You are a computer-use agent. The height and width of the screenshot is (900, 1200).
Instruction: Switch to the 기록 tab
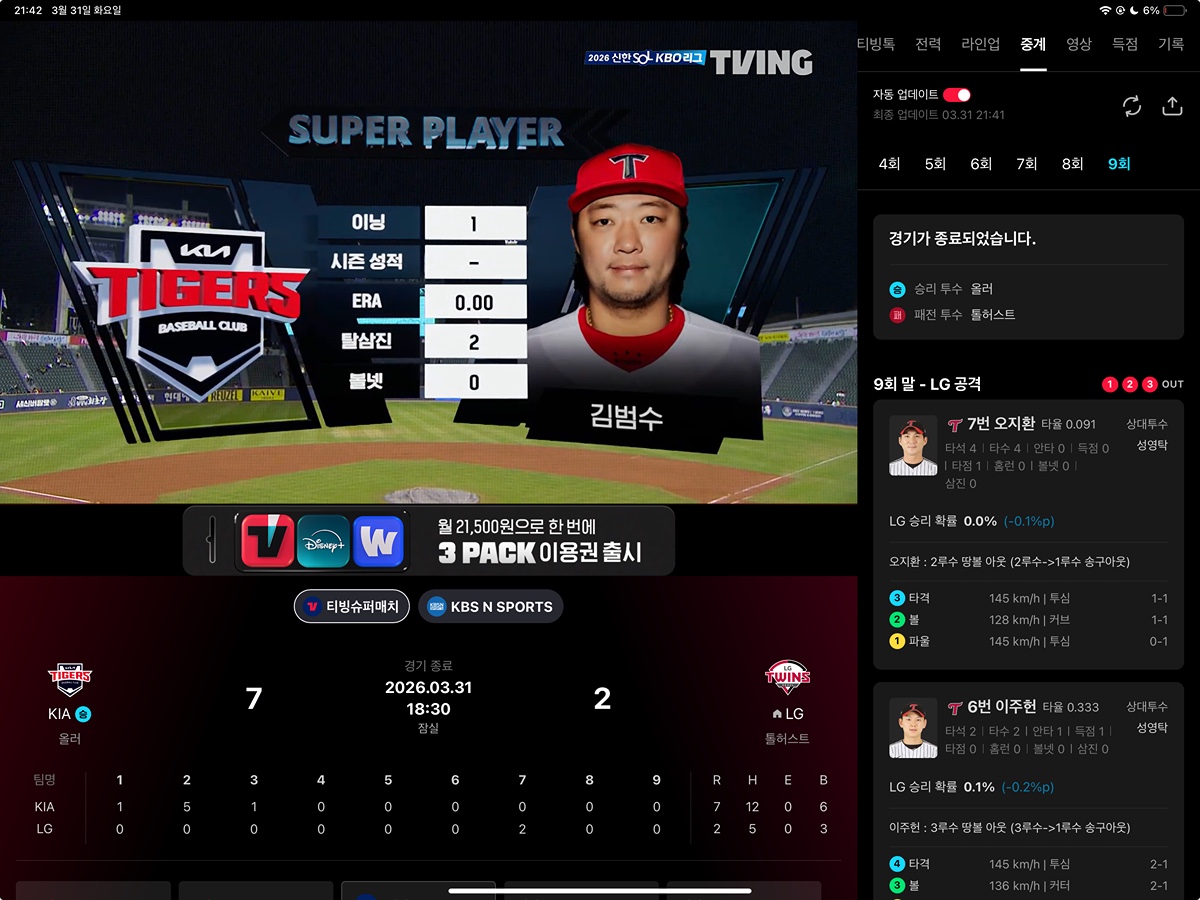coord(1171,44)
